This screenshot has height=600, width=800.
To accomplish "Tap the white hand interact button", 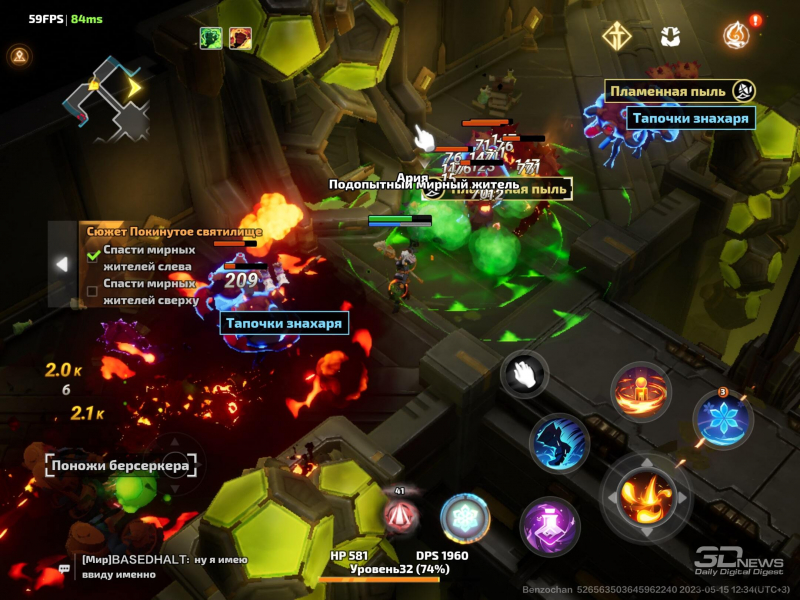I will [x=523, y=375].
